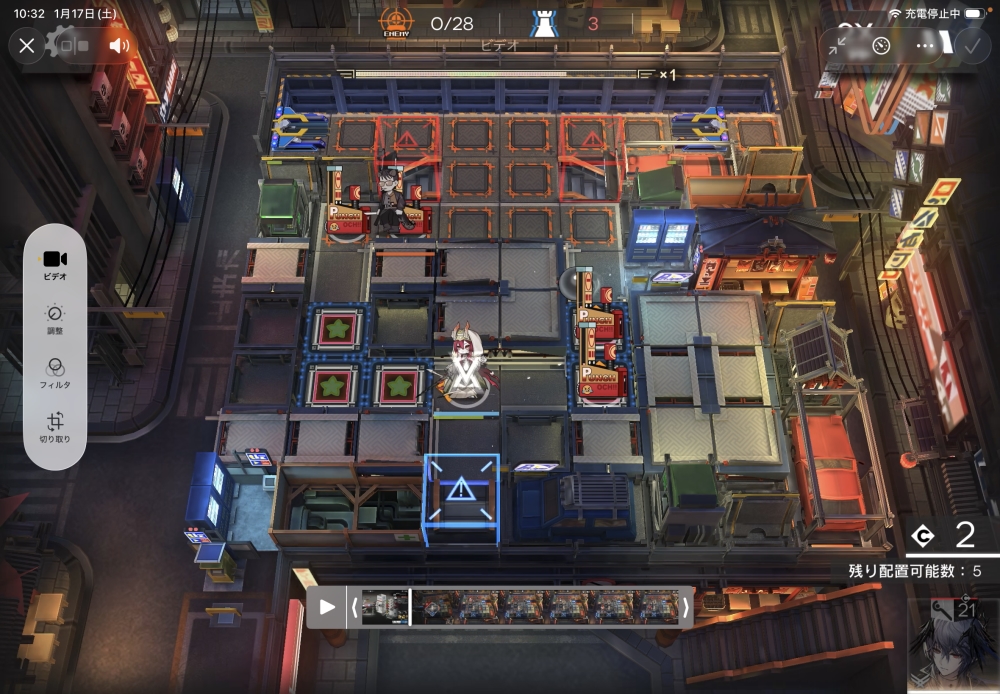Play the video from the timeline bar
Screen dimensions: 1000x694
327,607
